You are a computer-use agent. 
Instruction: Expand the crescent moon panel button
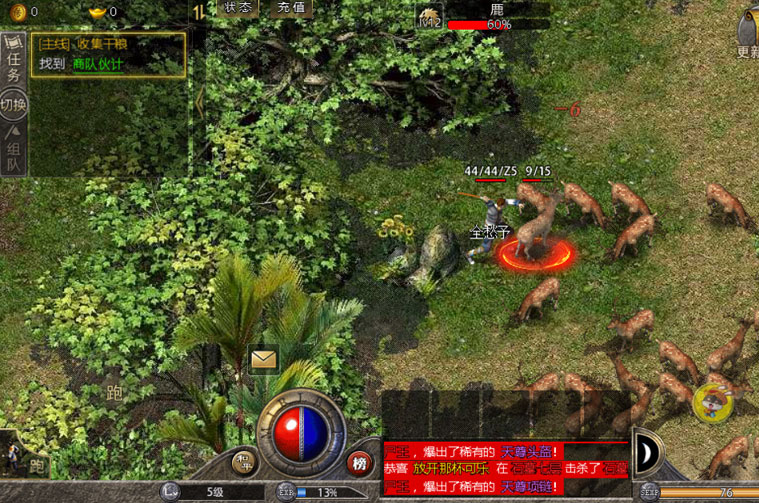646,452
